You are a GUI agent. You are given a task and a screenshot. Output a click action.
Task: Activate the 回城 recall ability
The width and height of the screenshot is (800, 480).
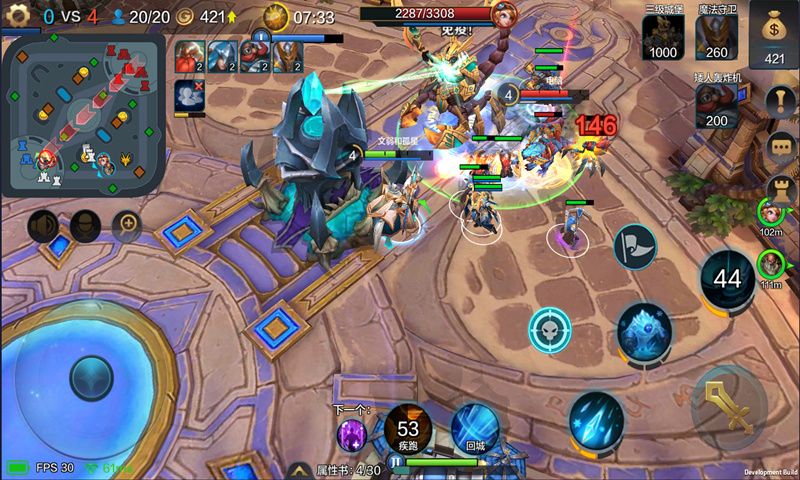point(475,427)
